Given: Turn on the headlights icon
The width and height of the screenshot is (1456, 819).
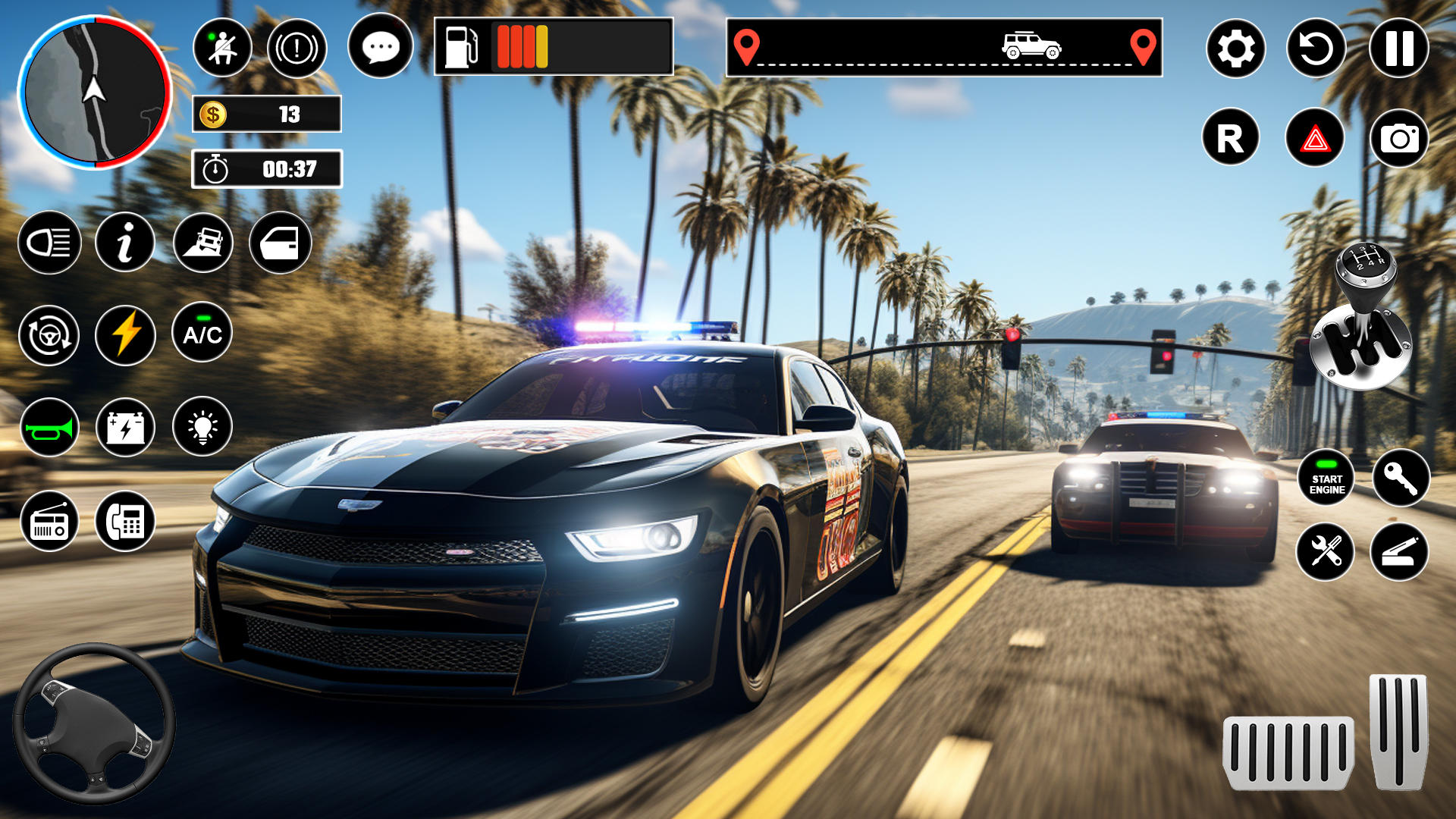Looking at the screenshot, I should tap(49, 243).
